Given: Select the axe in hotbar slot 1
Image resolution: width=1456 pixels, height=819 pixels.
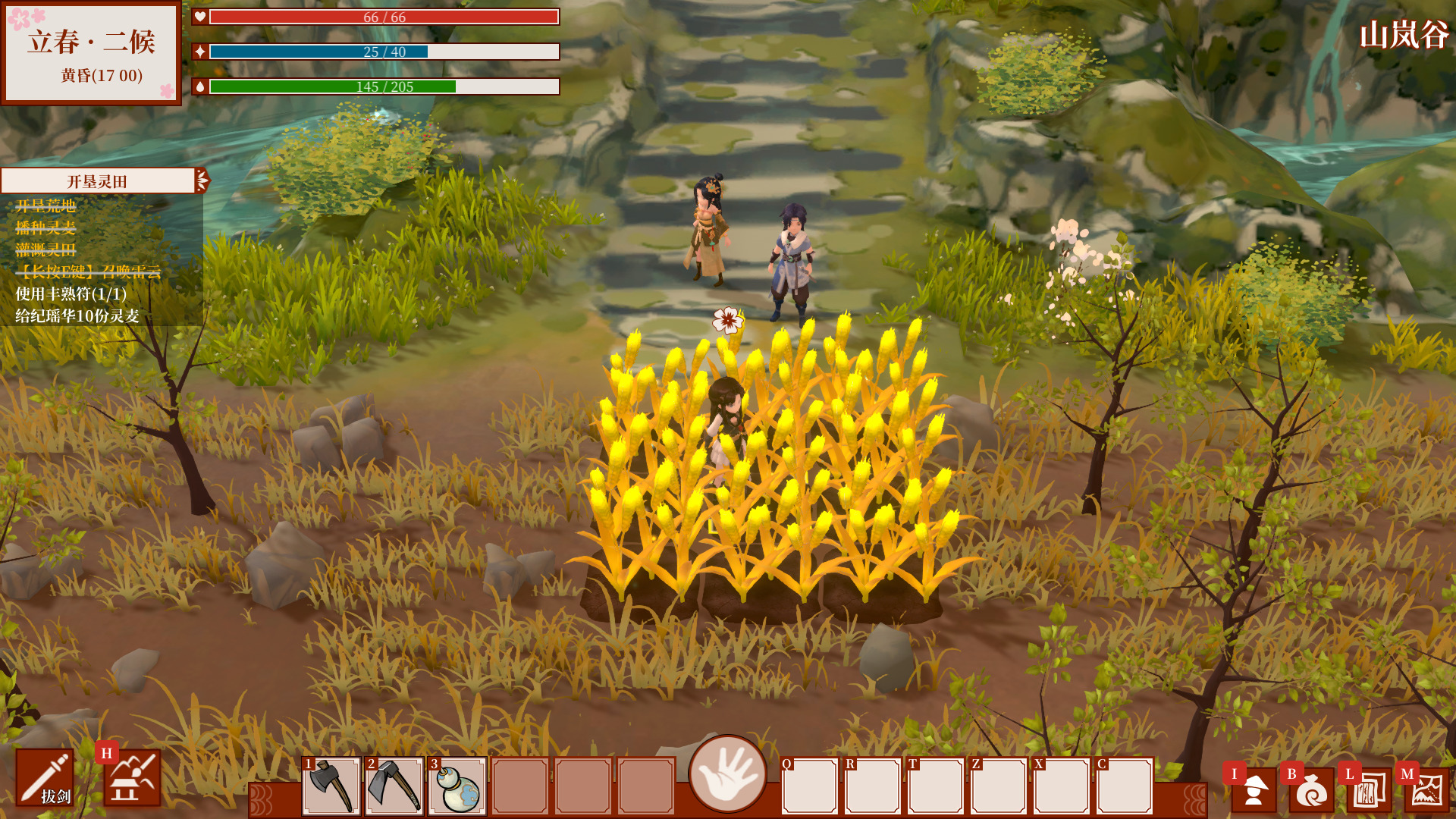Looking at the screenshot, I should (331, 786).
